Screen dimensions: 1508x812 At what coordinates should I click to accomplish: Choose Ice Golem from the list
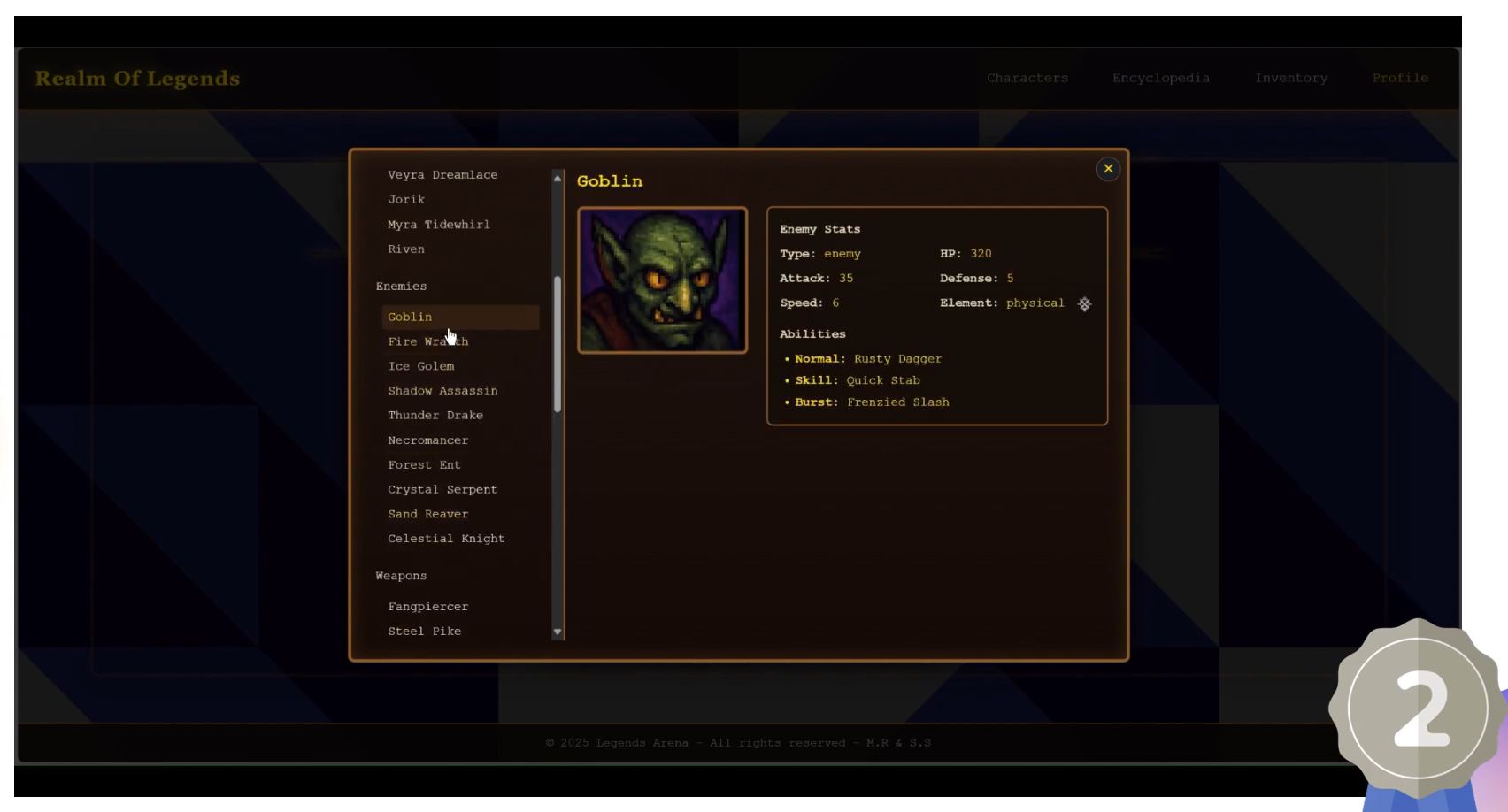[x=421, y=366]
